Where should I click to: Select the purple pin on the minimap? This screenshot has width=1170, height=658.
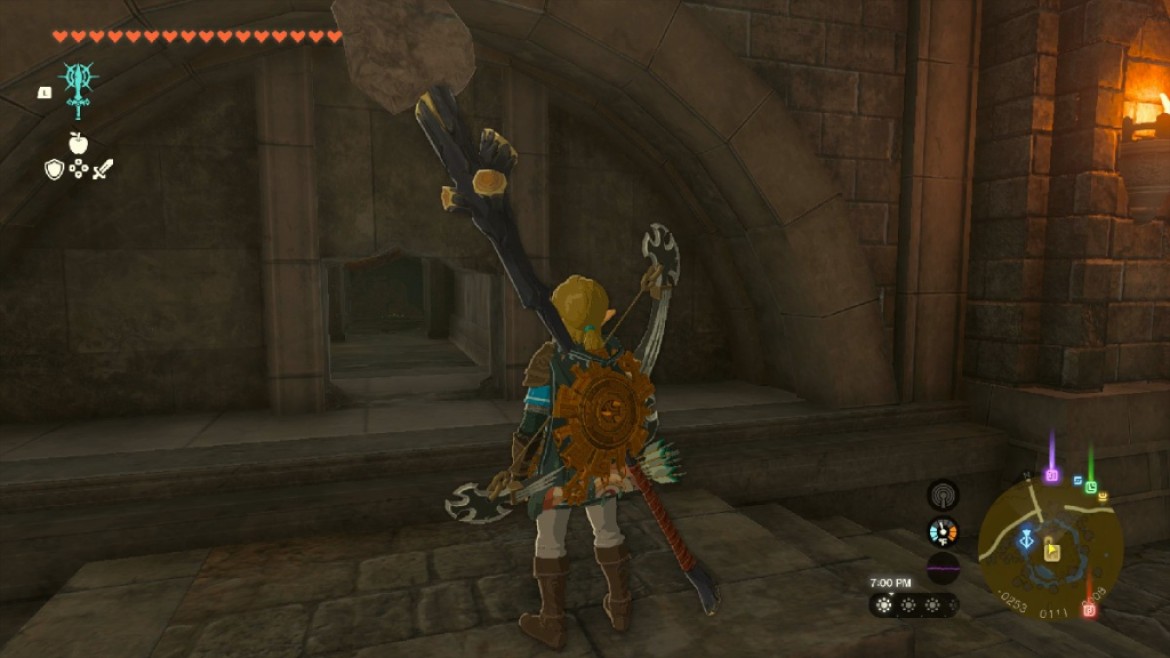[1051, 474]
